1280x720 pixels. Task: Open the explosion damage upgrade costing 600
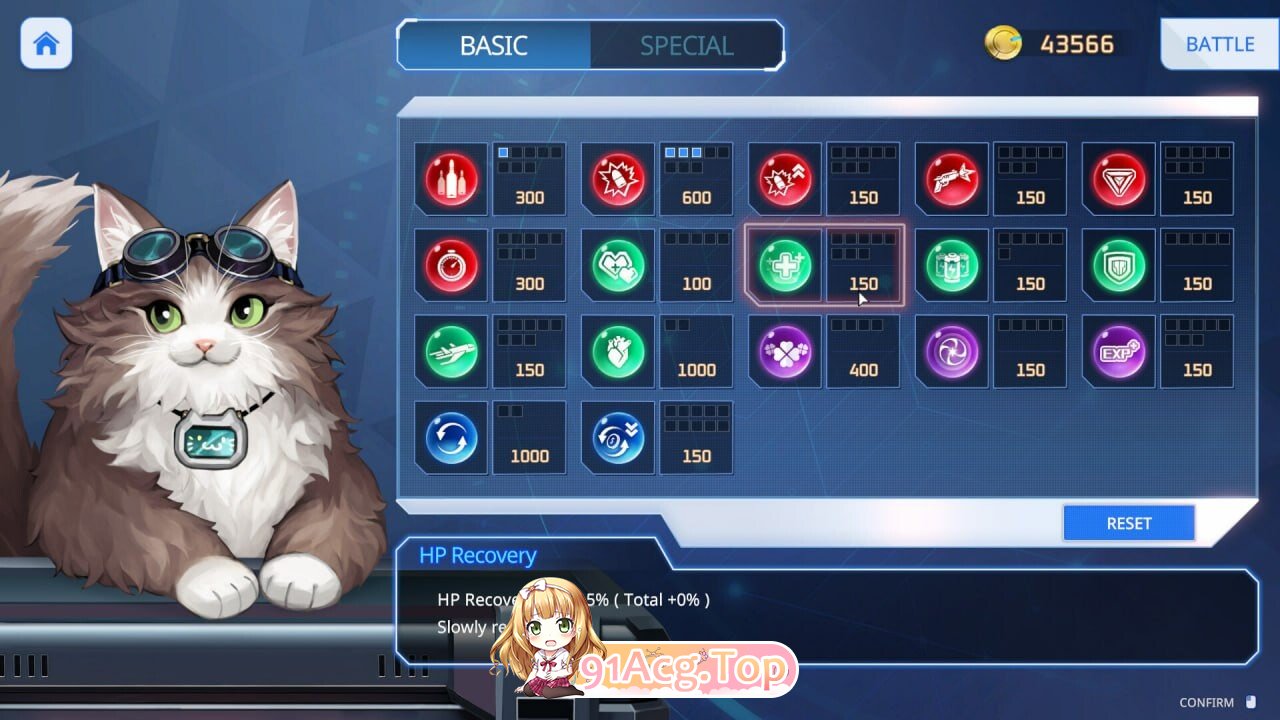tap(617, 180)
